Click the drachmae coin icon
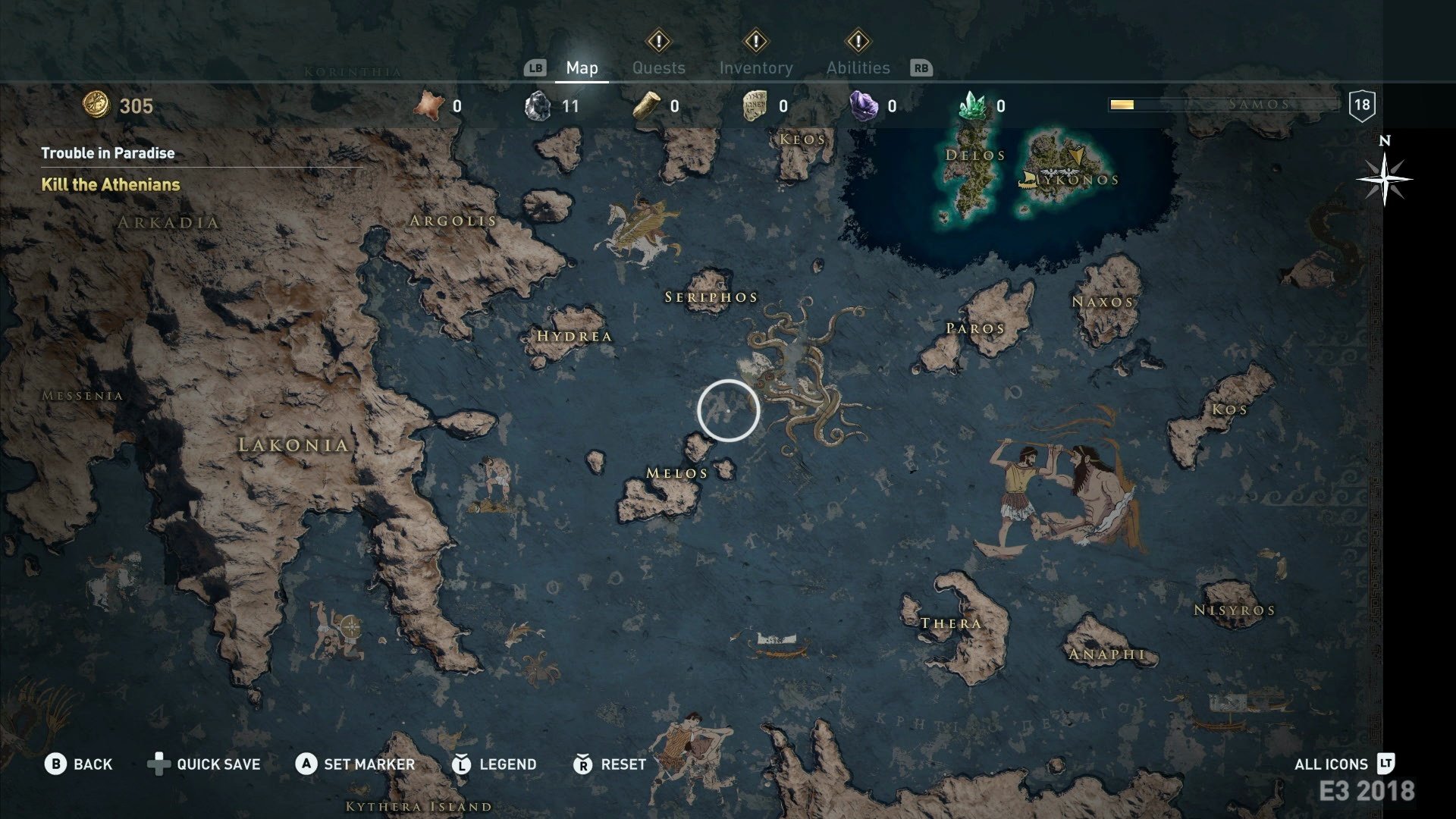Screen dimensions: 1456x819 97,105
